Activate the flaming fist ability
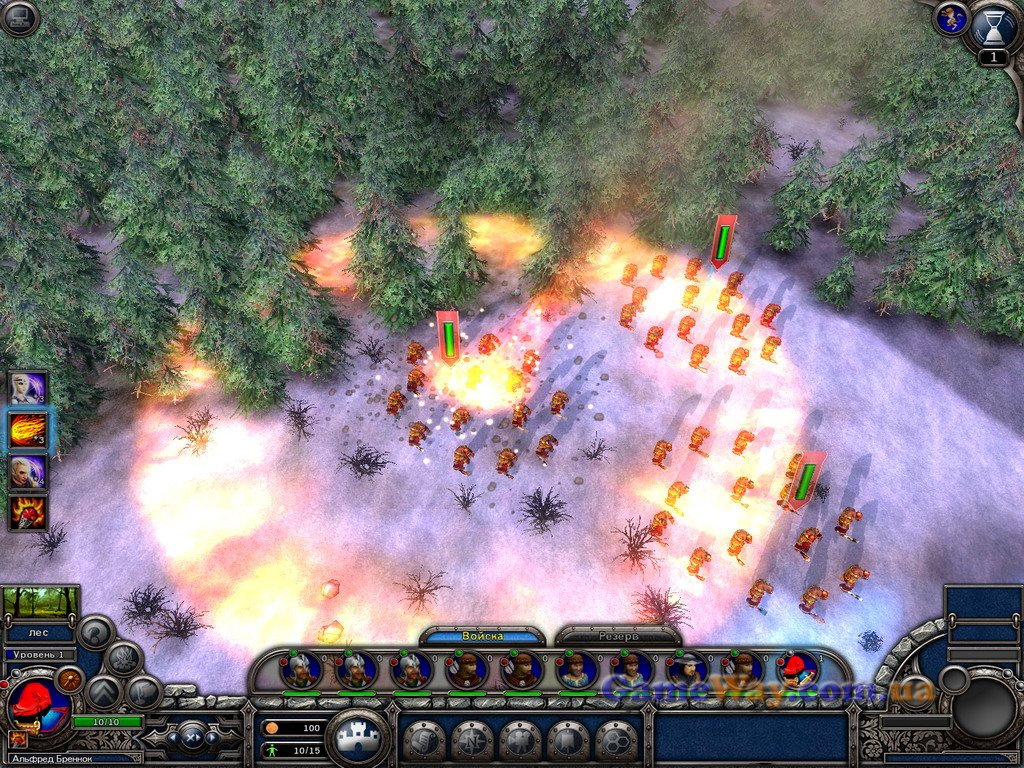 coord(28,512)
